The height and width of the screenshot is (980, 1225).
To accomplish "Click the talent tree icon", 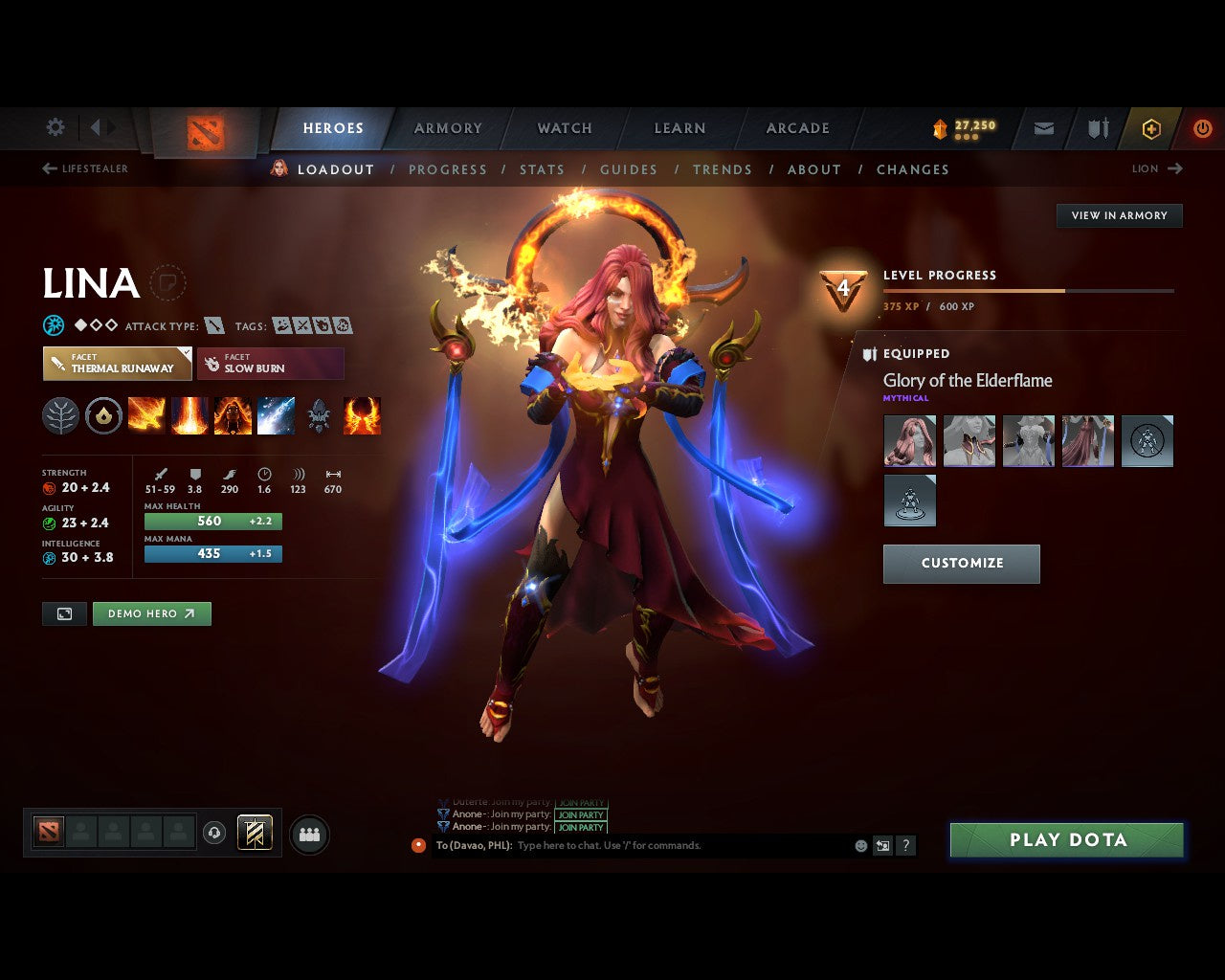I will (x=60, y=414).
